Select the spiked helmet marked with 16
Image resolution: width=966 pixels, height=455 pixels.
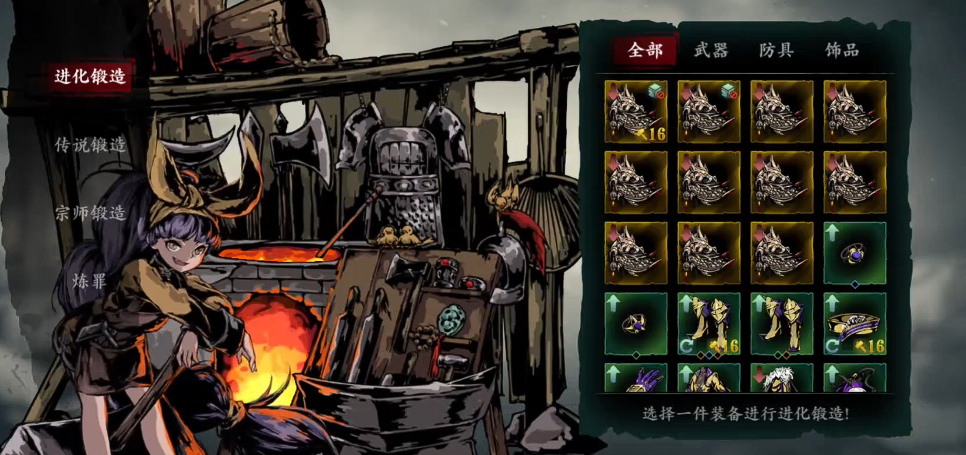pyautogui.click(x=636, y=111)
